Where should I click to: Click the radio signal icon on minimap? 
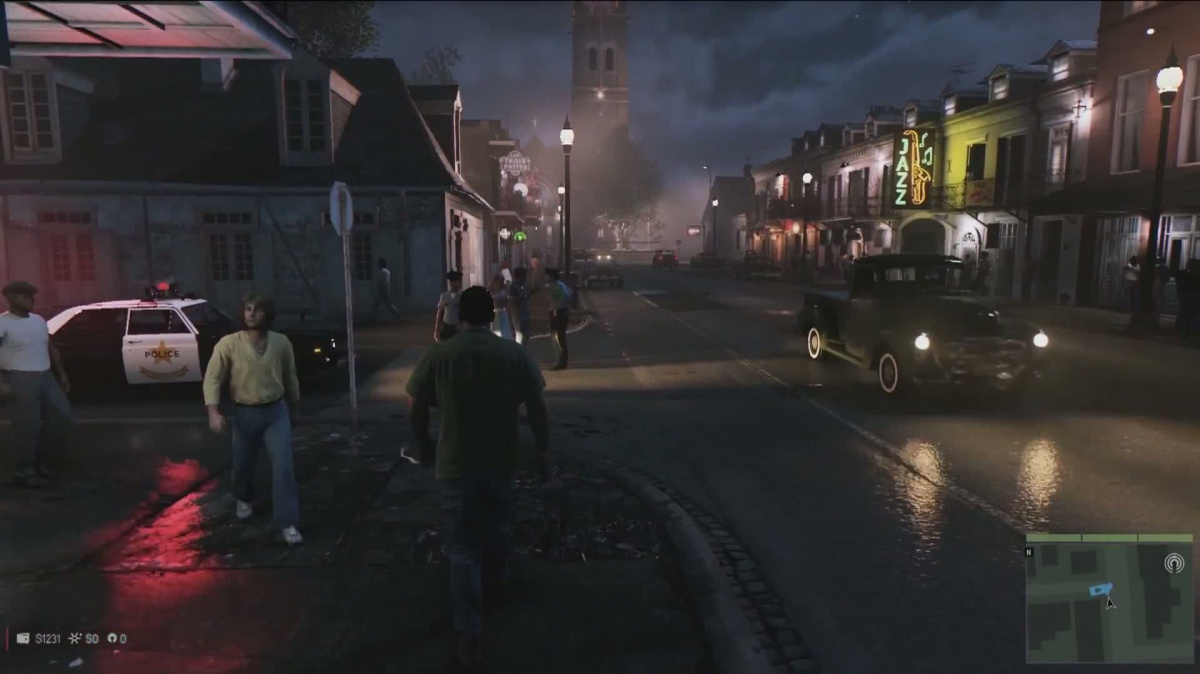tap(1174, 562)
